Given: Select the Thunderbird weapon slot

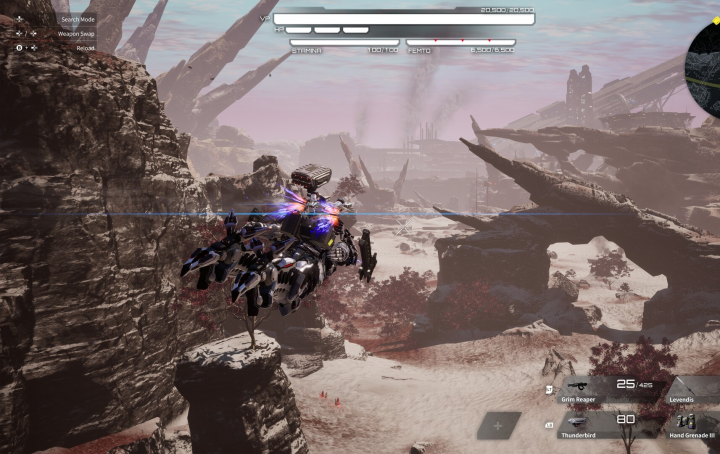Looking at the screenshot, I should click(606, 425).
